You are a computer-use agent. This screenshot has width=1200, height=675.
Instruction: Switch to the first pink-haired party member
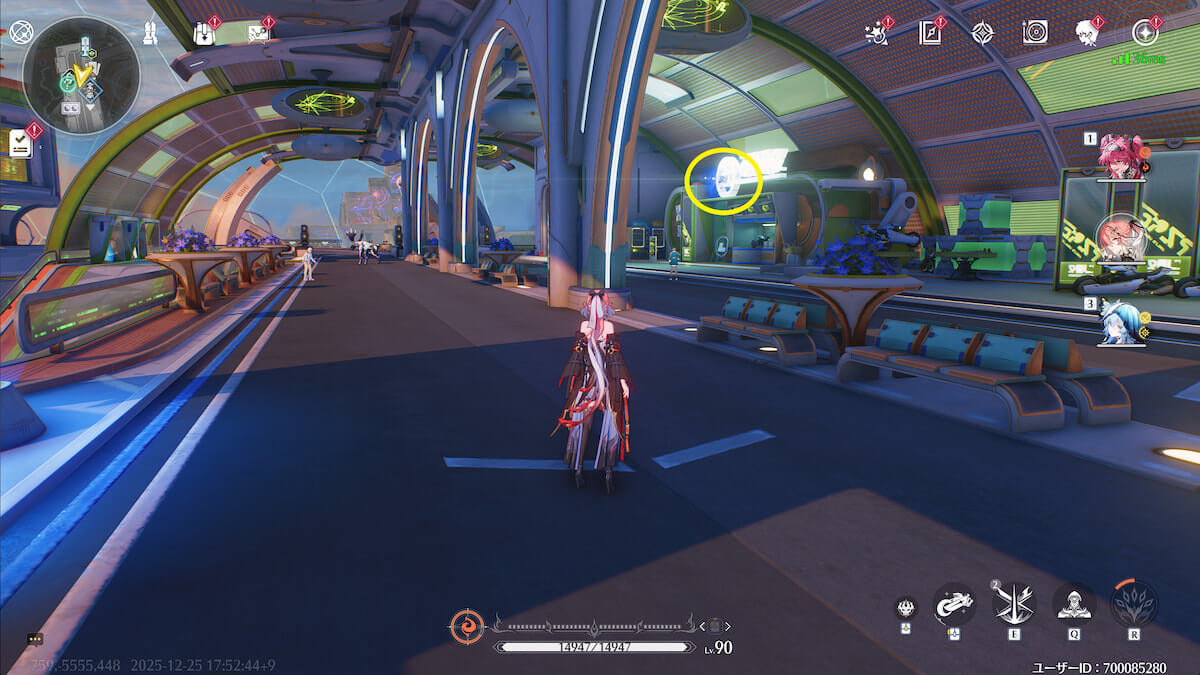point(1120,157)
